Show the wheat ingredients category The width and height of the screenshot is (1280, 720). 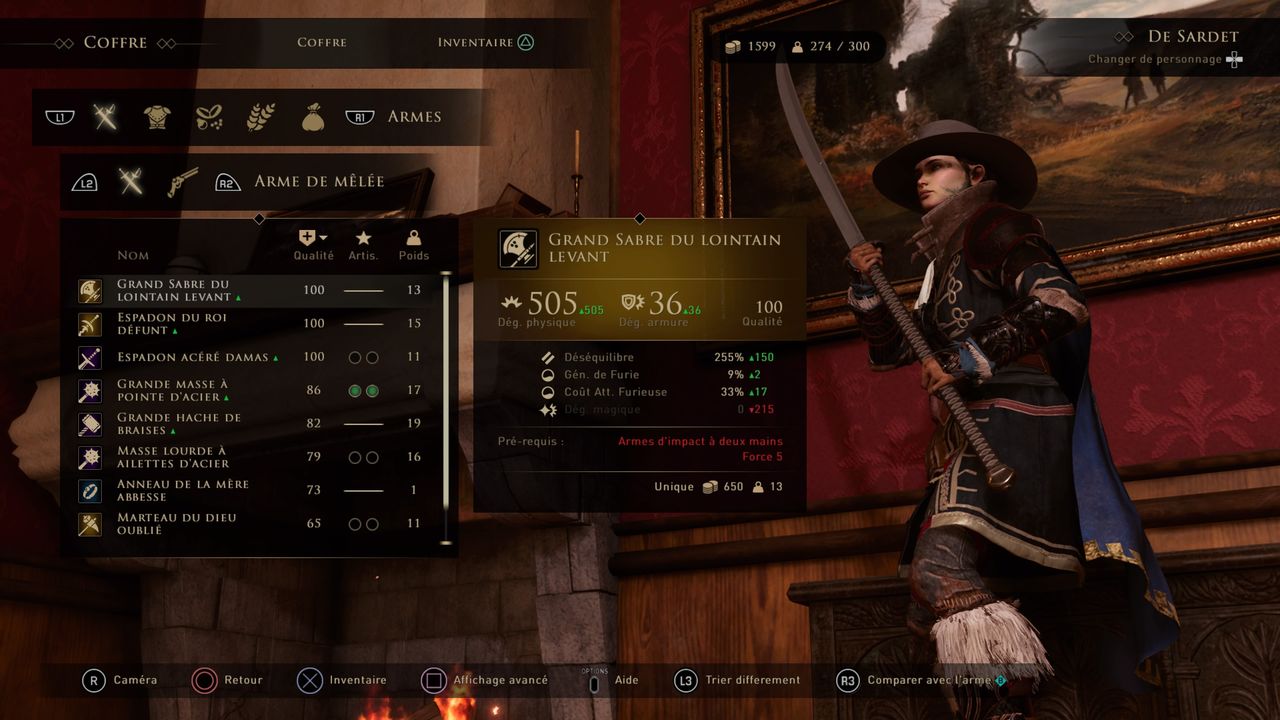point(261,117)
